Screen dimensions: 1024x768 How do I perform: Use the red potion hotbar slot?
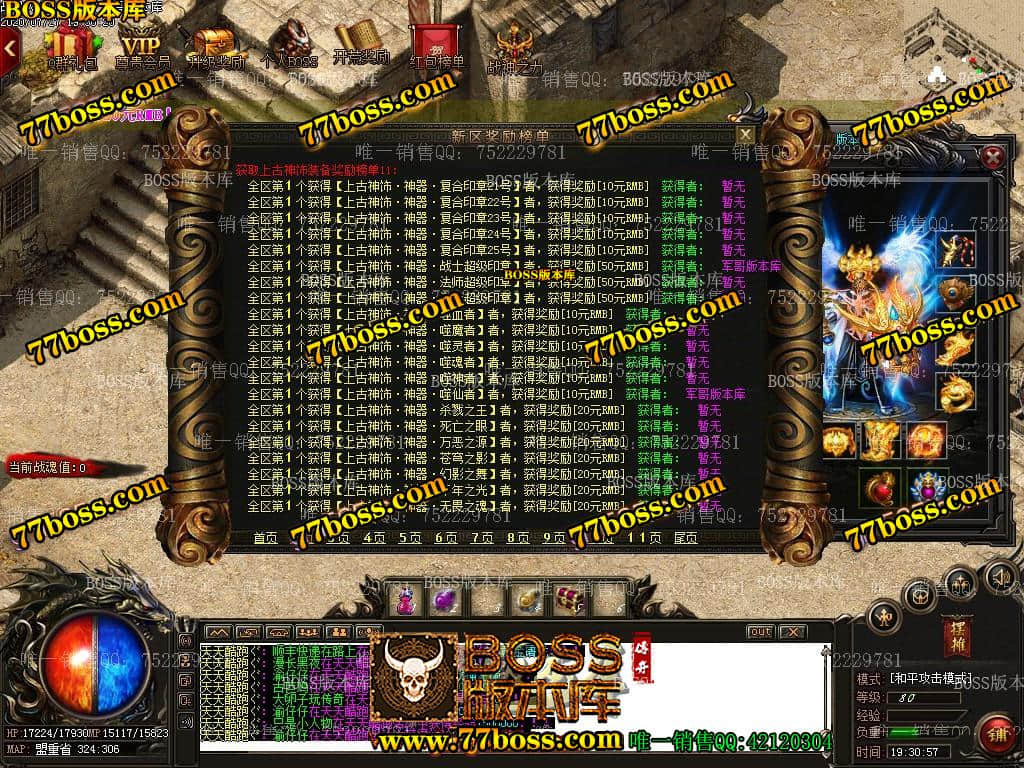(407, 601)
